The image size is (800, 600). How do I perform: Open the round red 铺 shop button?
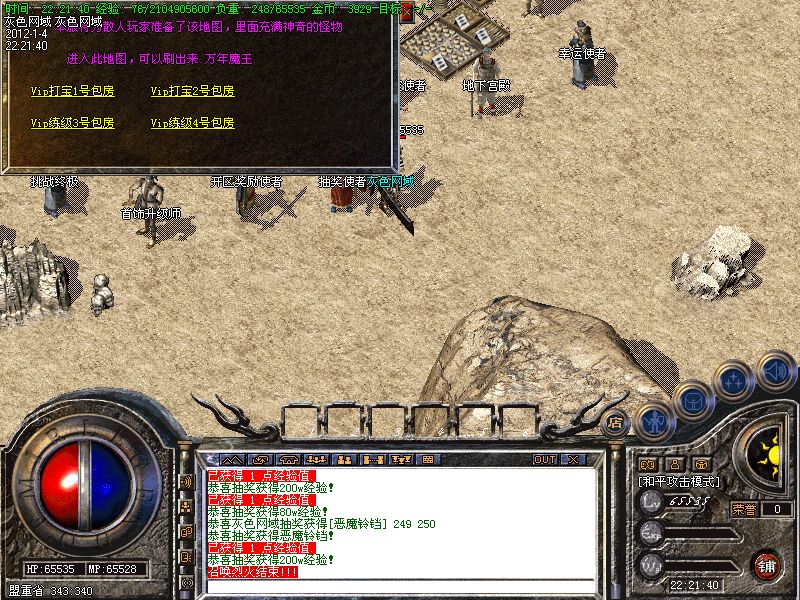point(765,564)
